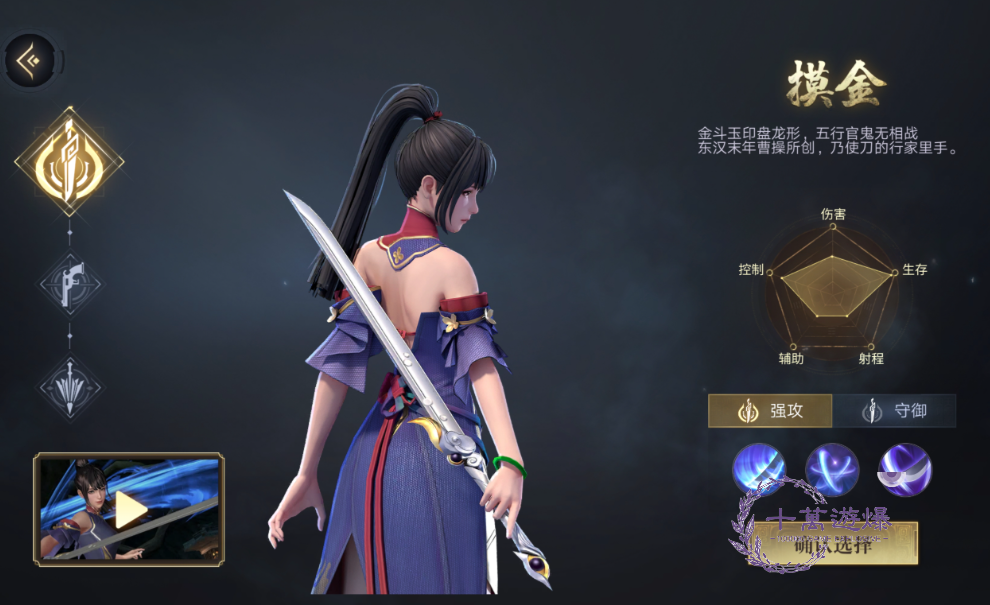Confirm selection with the 确认选择 button
Image resolution: width=990 pixels, height=605 pixels.
[x=832, y=545]
